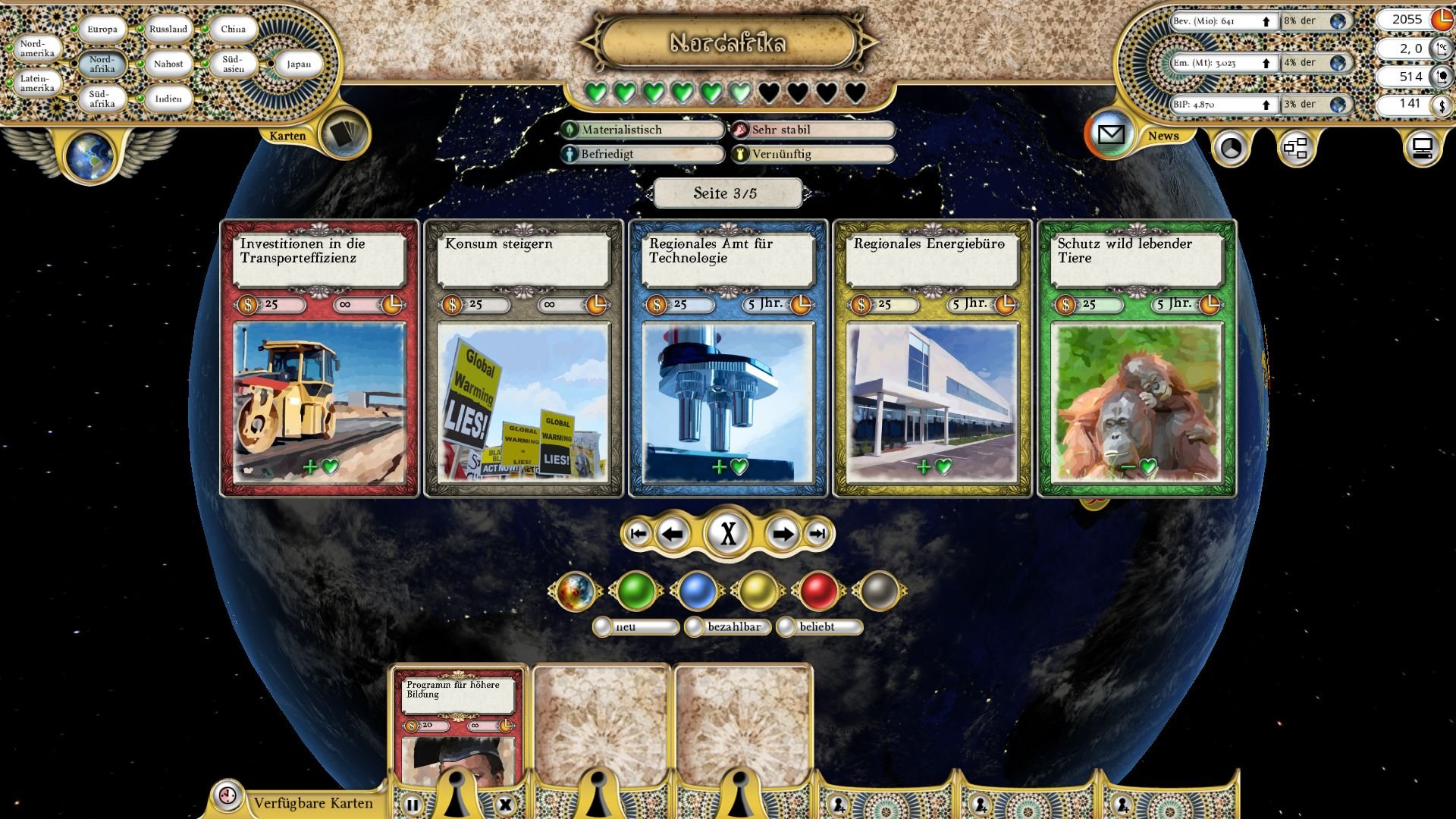Go back to the previous card page

[x=672, y=535]
